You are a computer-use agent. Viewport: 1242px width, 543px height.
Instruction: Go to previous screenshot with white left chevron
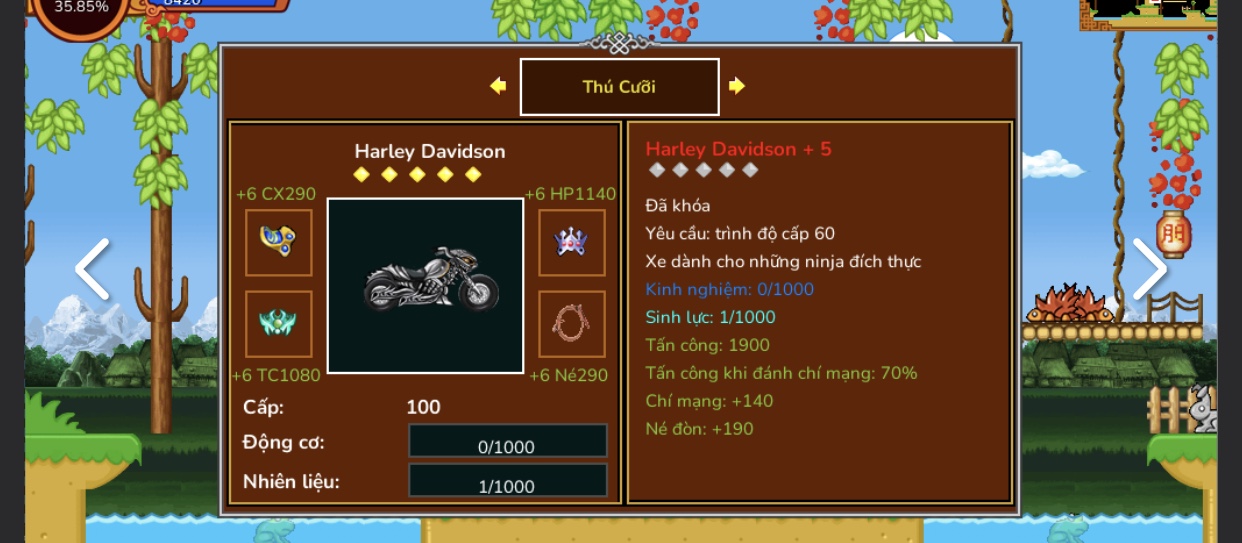pyautogui.click(x=92, y=269)
